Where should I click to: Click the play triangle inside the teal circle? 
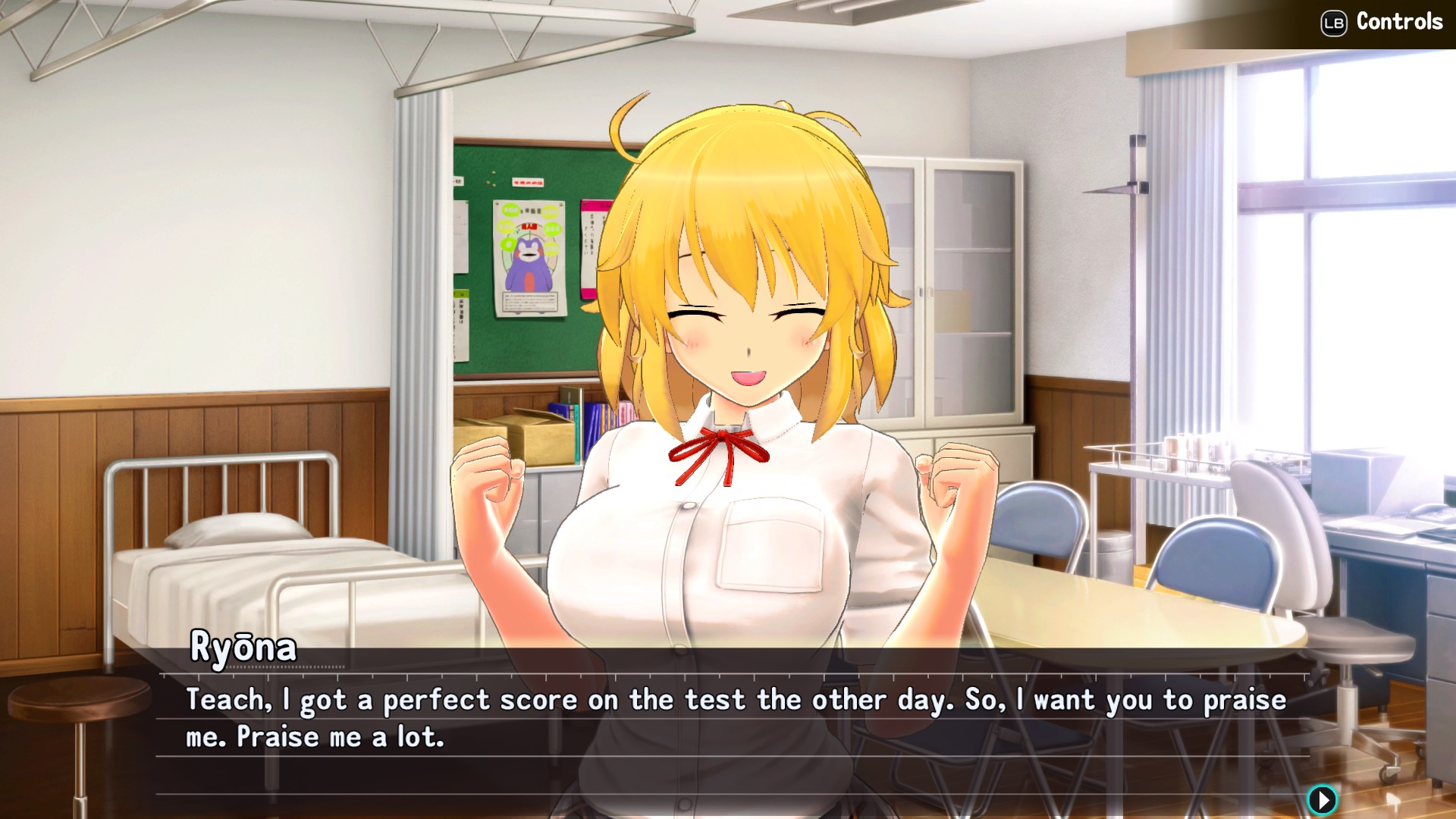coord(1323,798)
